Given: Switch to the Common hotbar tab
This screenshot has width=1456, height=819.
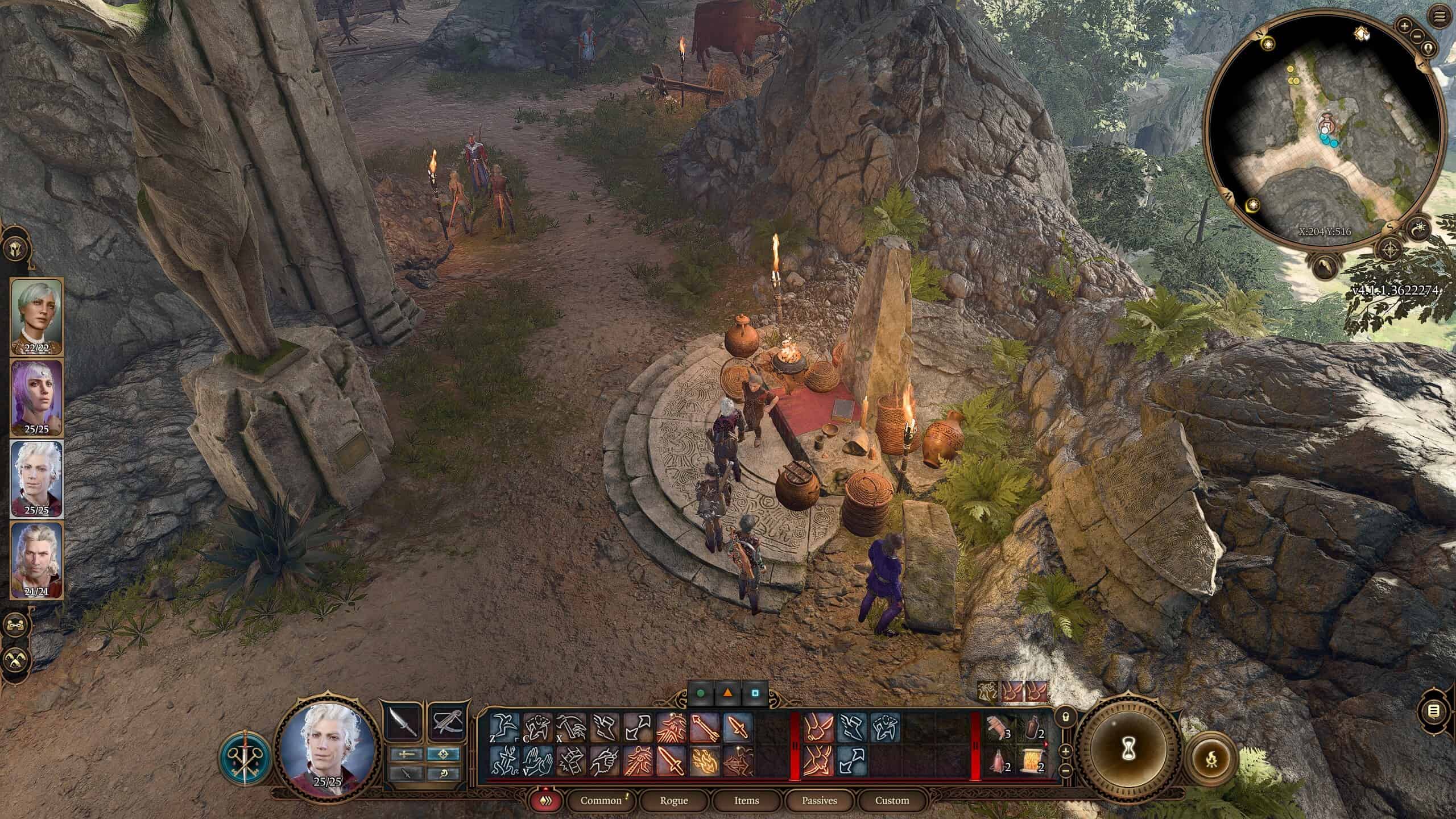Looking at the screenshot, I should [x=601, y=800].
